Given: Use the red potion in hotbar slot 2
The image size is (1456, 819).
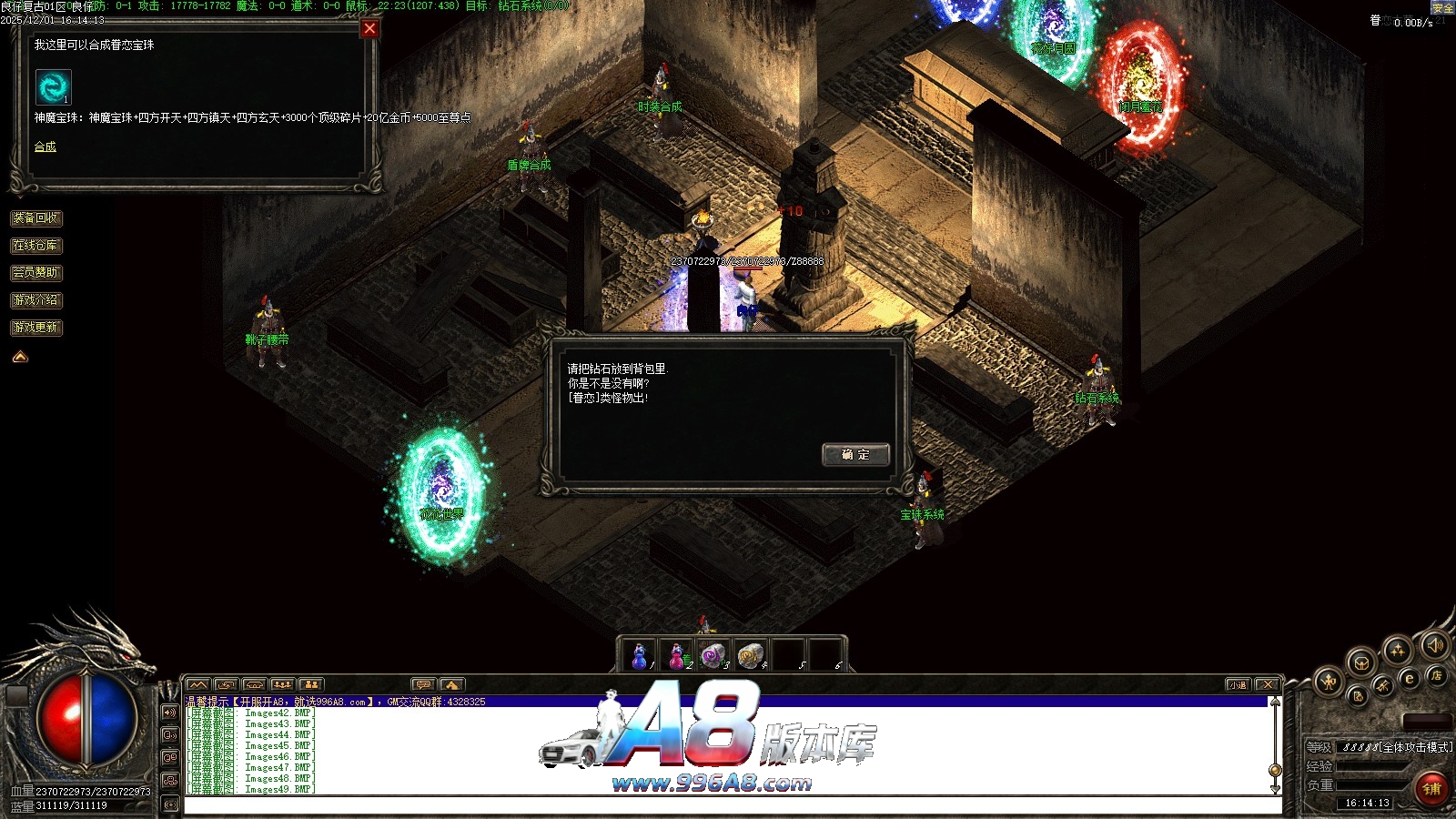Looking at the screenshot, I should (x=677, y=655).
